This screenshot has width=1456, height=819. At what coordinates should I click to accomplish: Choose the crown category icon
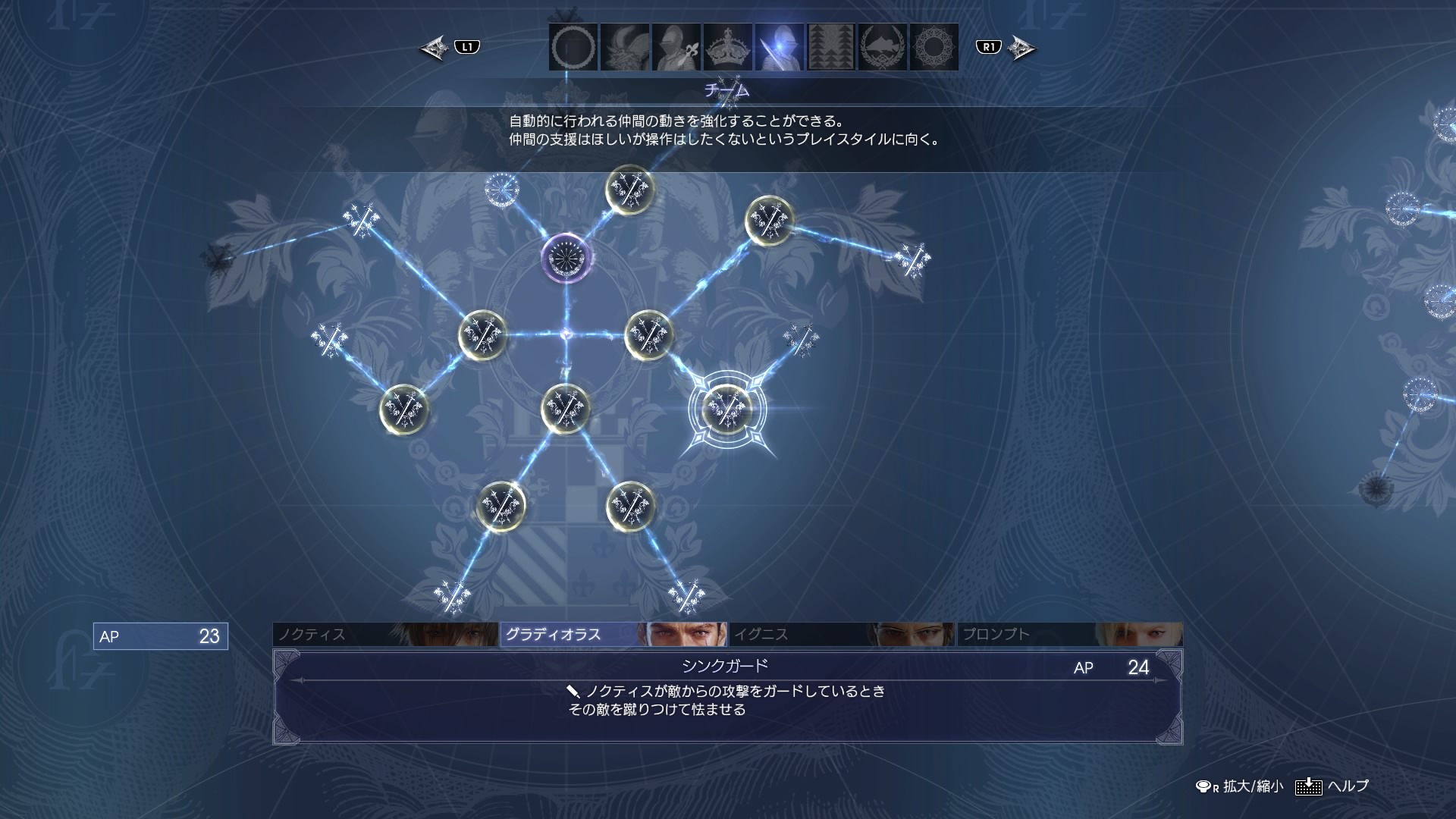(728, 47)
